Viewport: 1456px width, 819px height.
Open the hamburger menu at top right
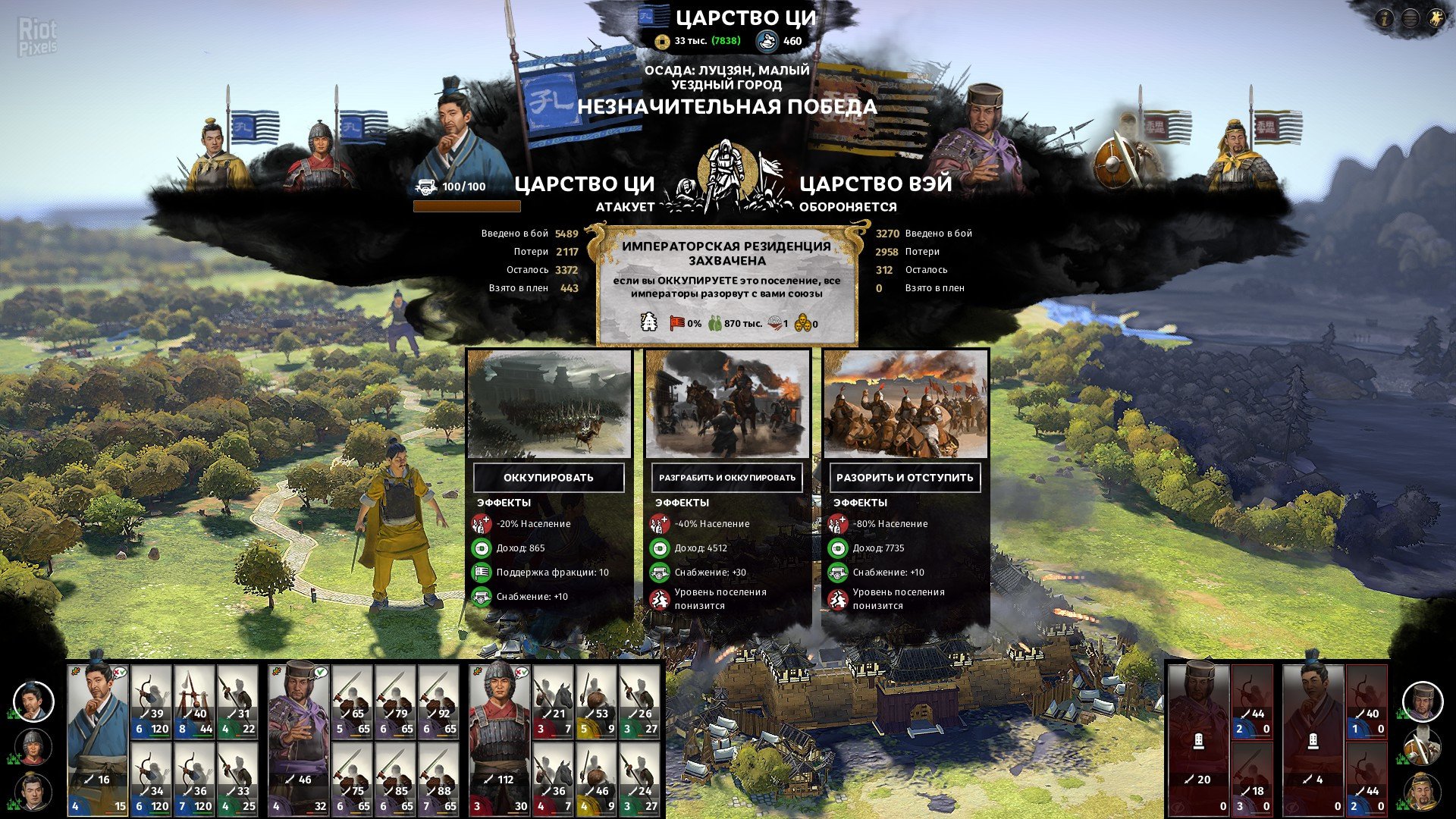[1410, 18]
